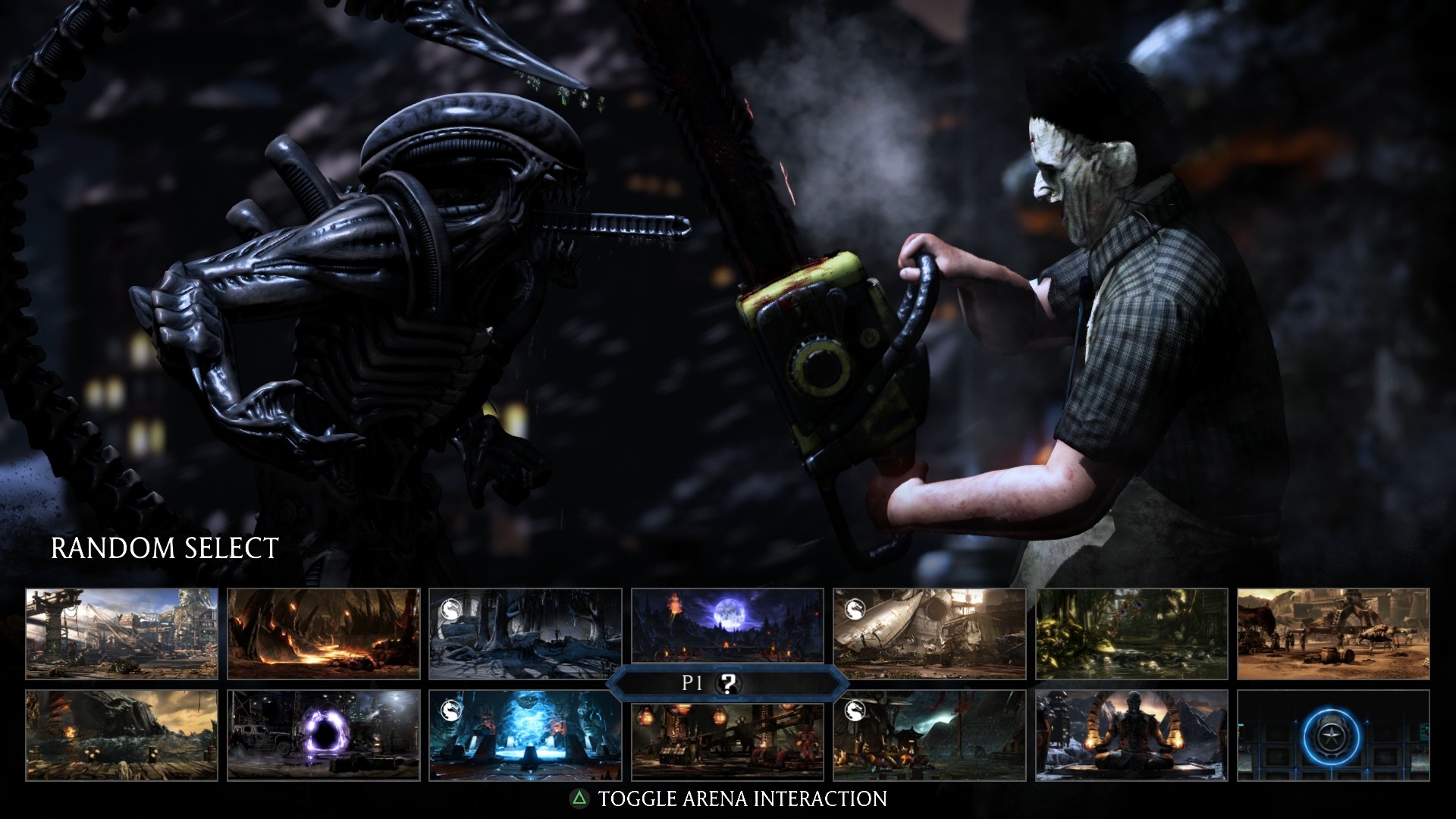Pick the snowy dark forest arena
The width and height of the screenshot is (1456, 819).
[525, 633]
